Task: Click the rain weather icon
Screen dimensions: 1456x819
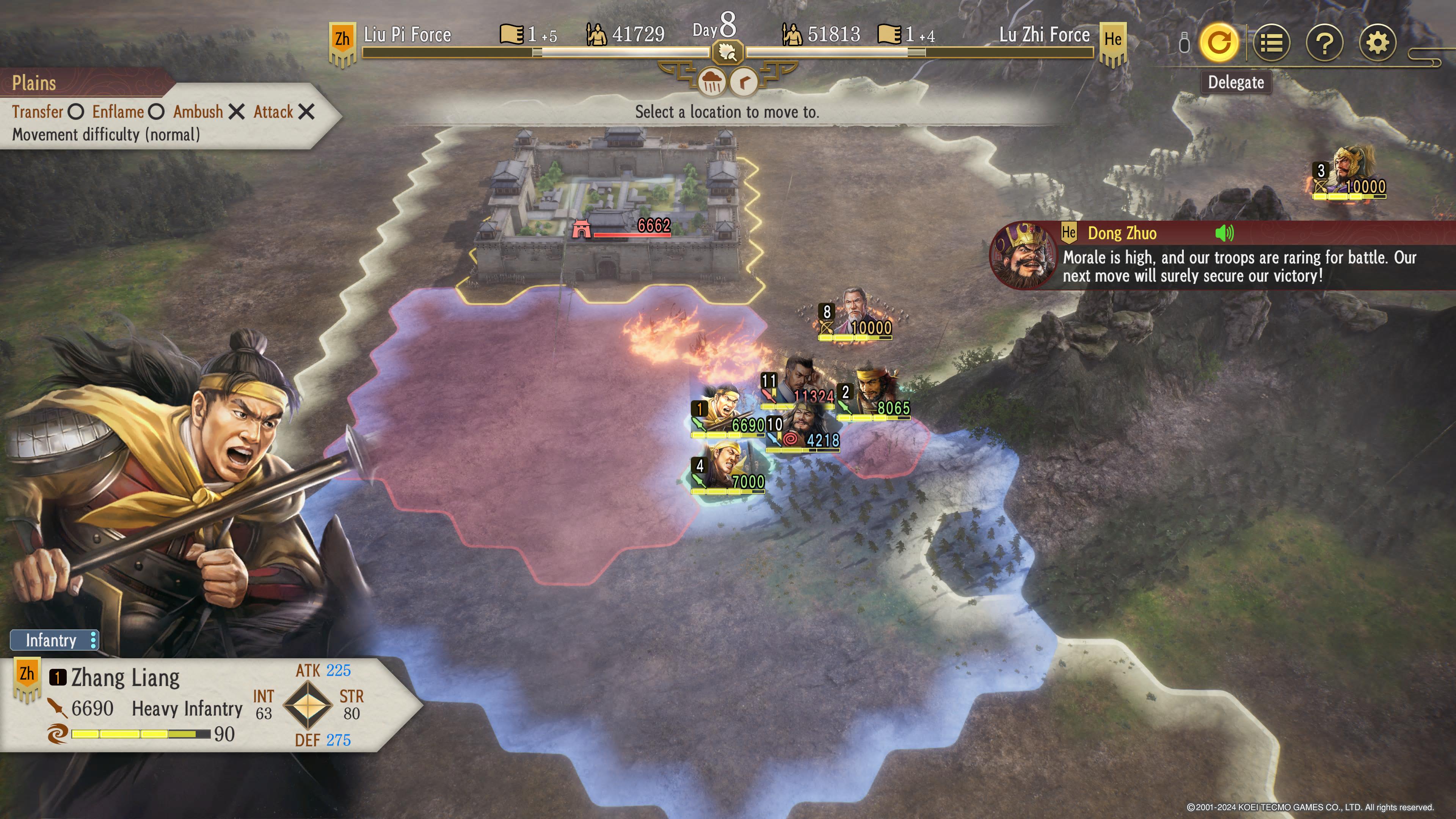Action: pos(711,83)
